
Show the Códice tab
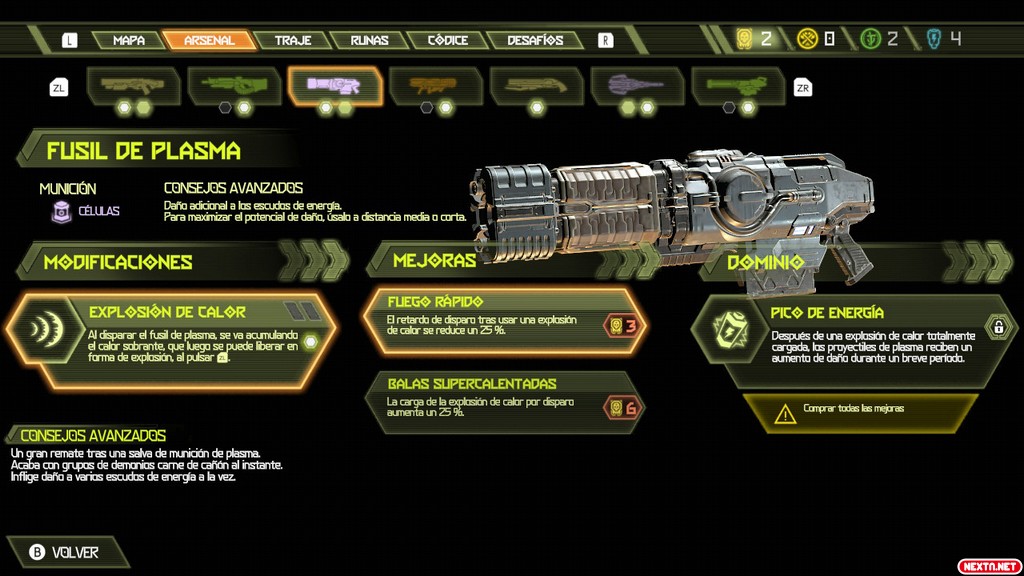coord(447,40)
